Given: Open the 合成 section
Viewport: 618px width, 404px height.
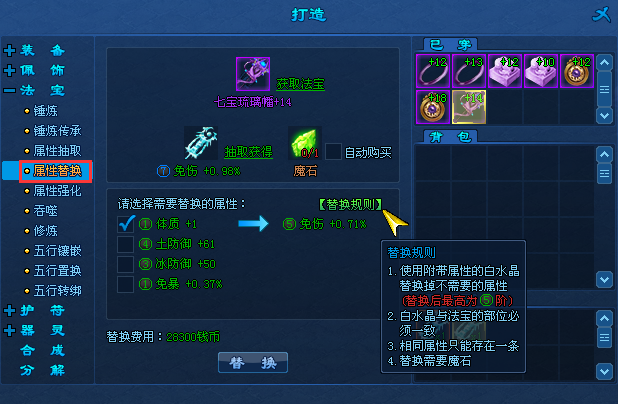Looking at the screenshot, I should 43,350.
